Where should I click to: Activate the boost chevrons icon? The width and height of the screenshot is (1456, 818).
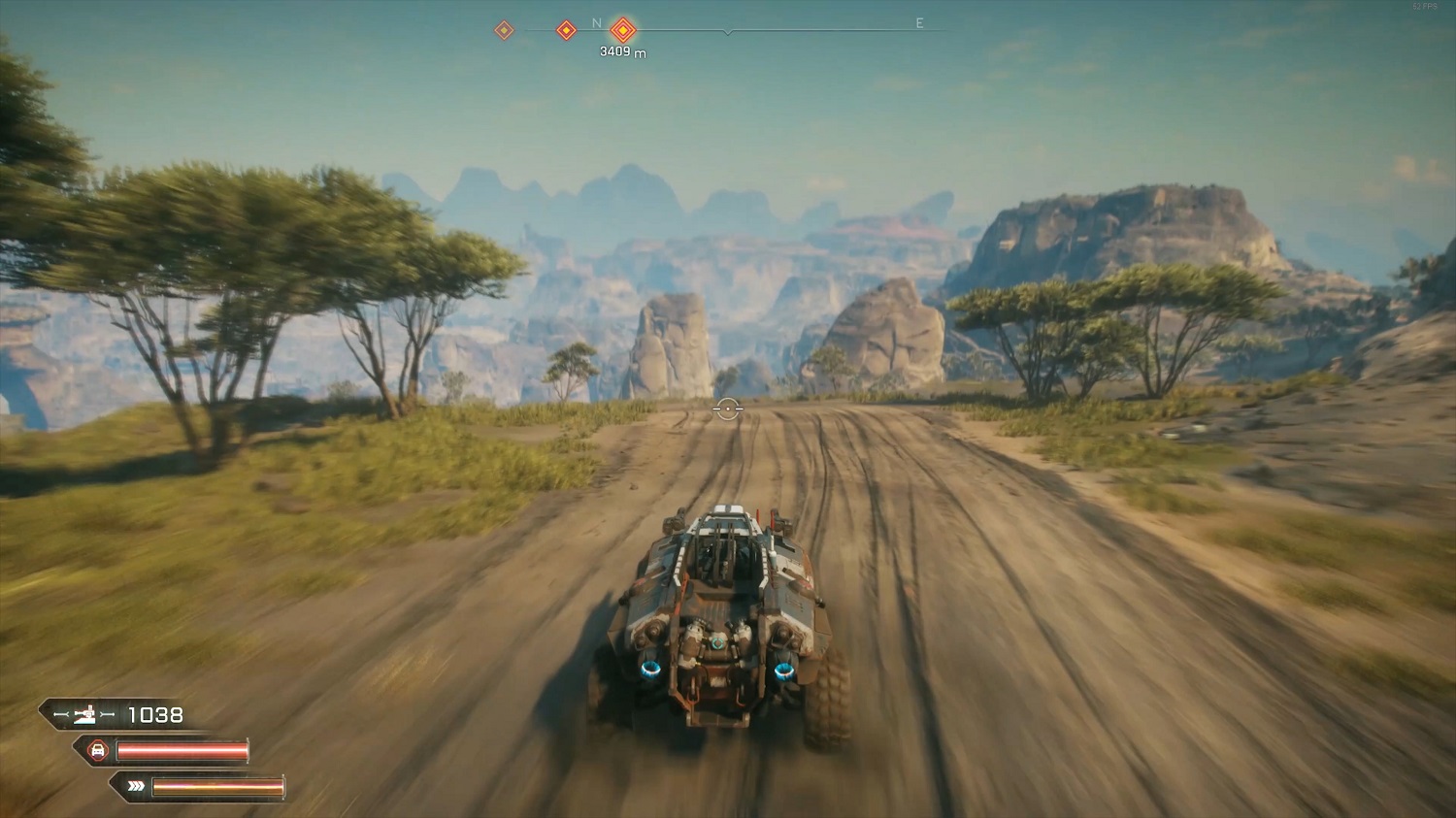click(136, 786)
